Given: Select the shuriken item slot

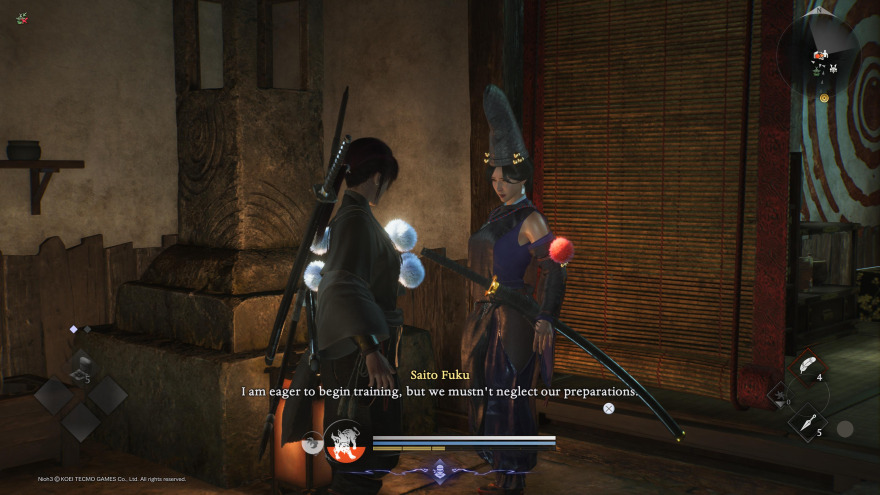Looking at the screenshot, I should pos(780,396).
